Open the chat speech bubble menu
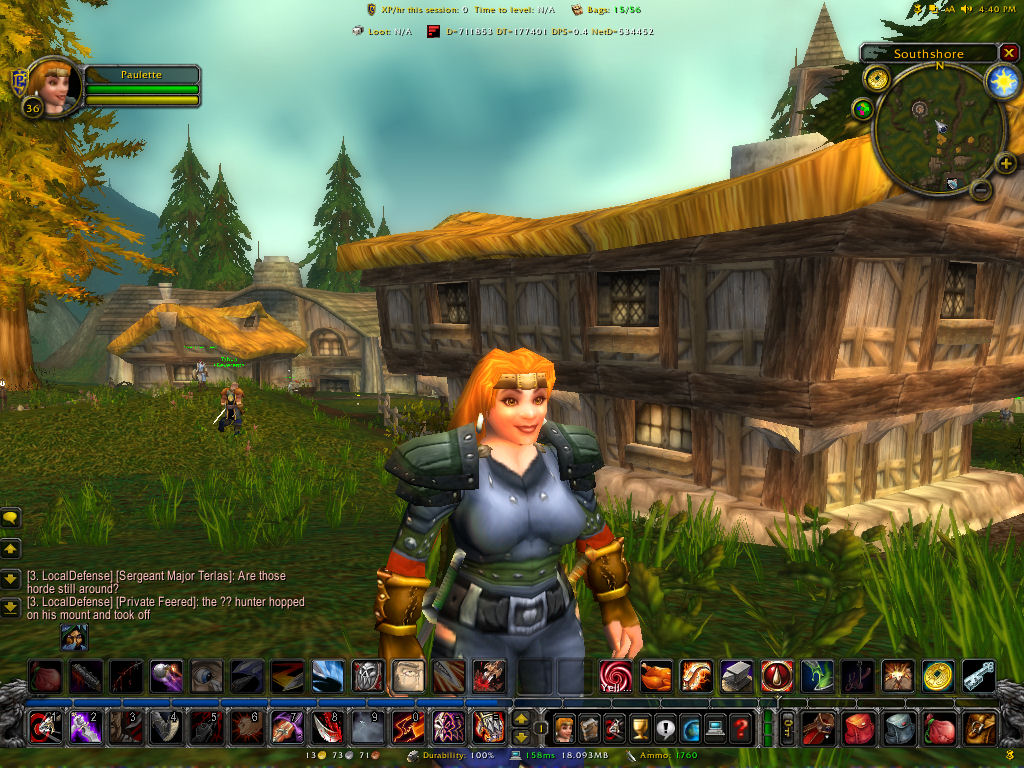 [x=11, y=518]
